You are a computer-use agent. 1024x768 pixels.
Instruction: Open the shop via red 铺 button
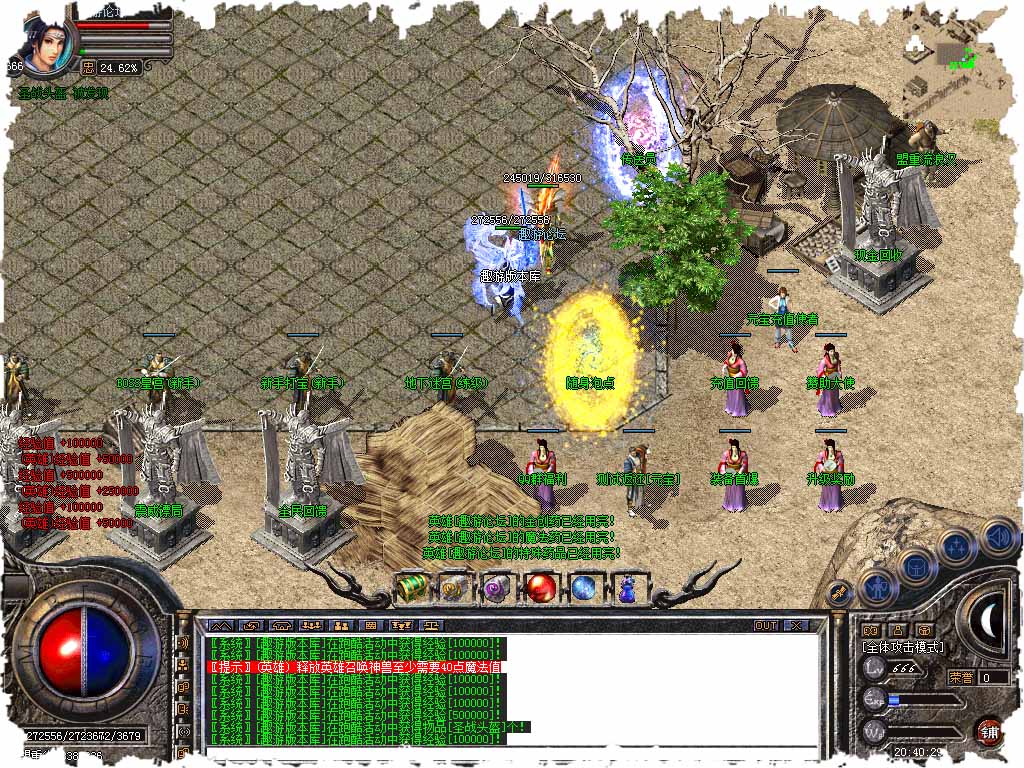[x=989, y=731]
